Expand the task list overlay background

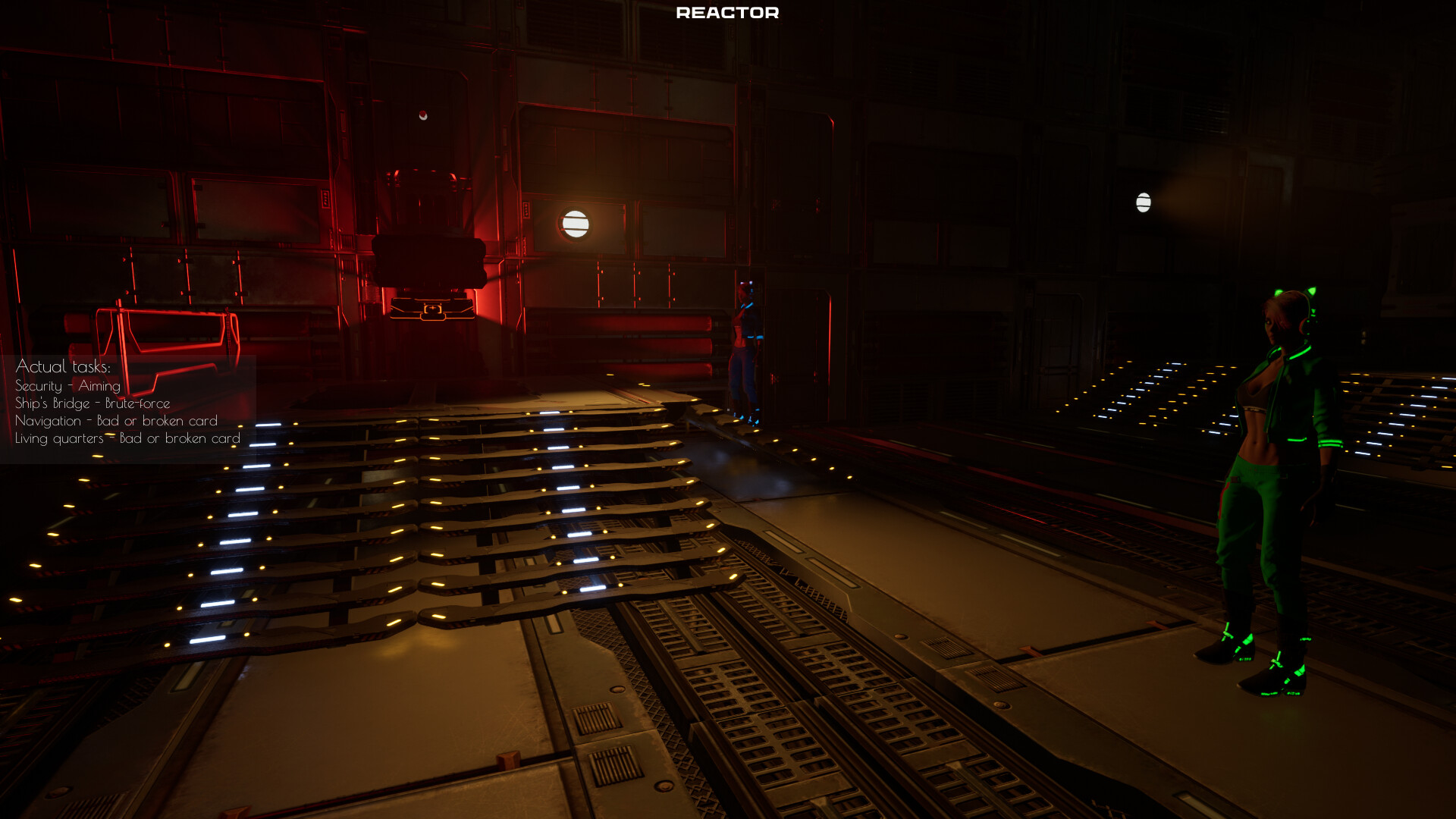tap(129, 402)
